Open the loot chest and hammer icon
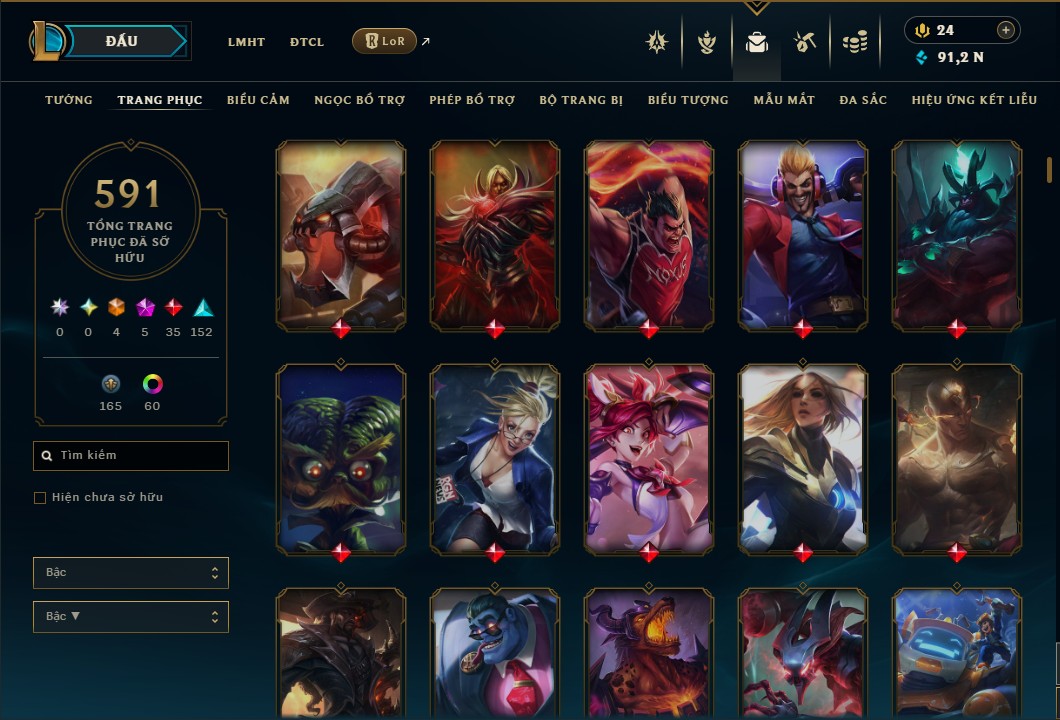This screenshot has height=720, width=1060. point(804,42)
